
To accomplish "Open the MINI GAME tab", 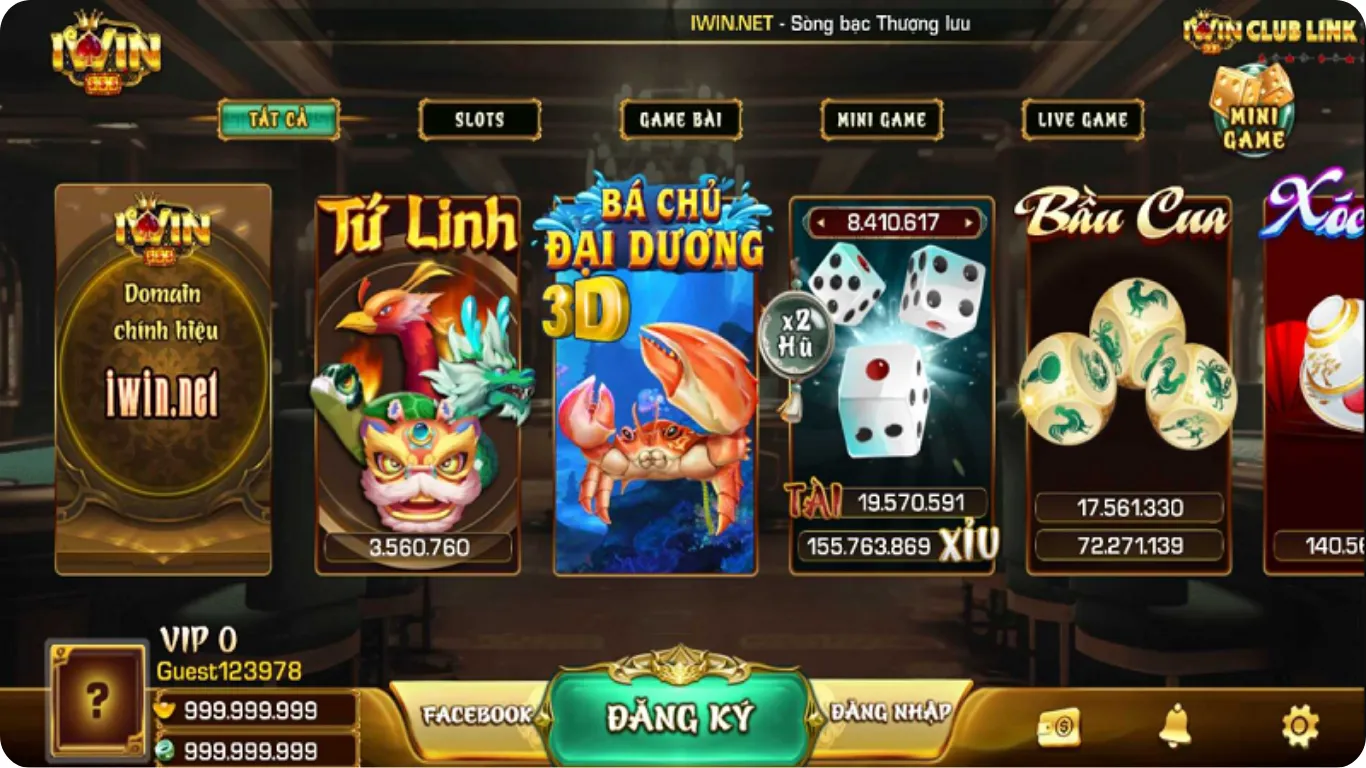I will tap(881, 119).
